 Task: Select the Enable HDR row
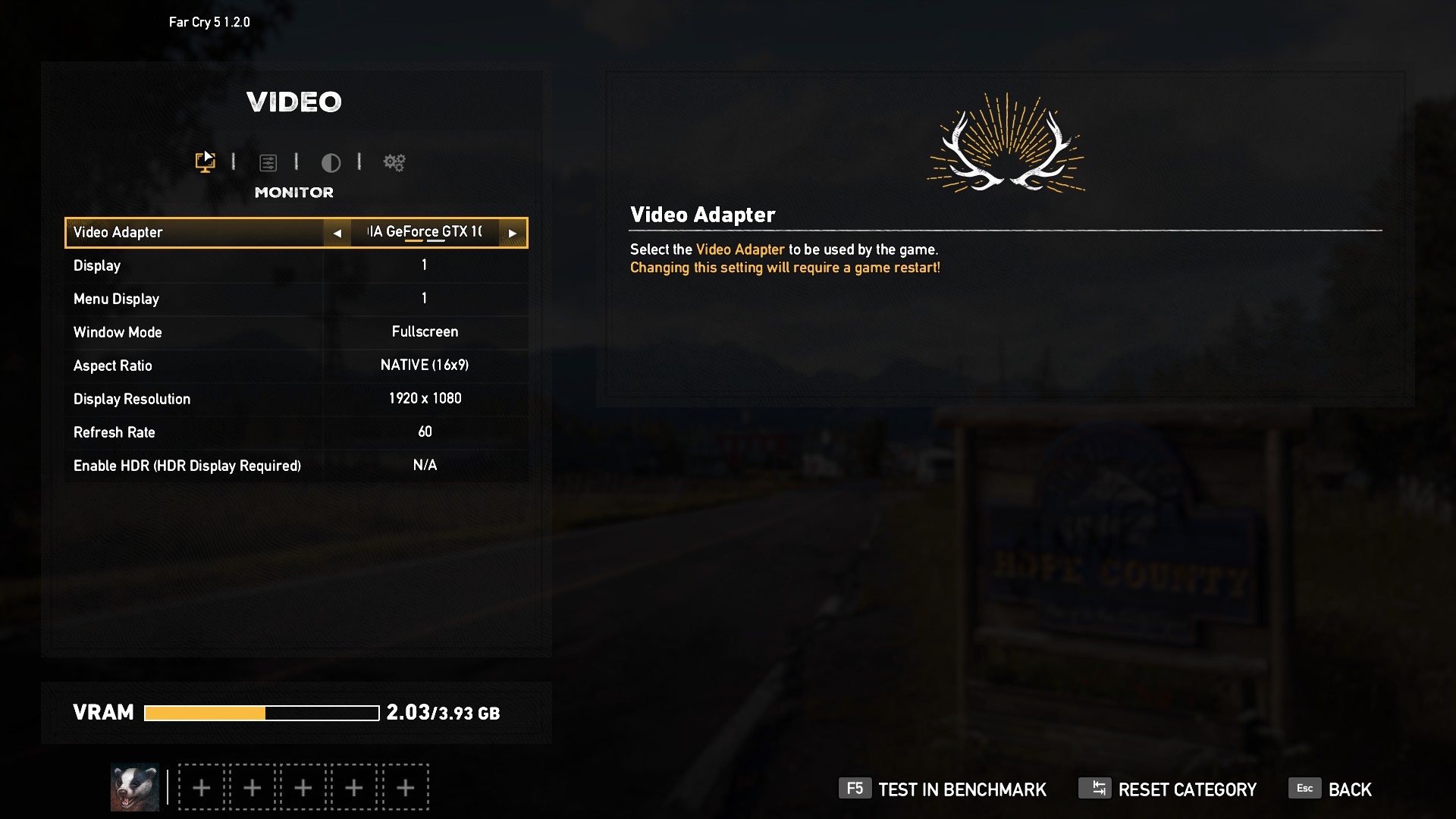(x=296, y=466)
